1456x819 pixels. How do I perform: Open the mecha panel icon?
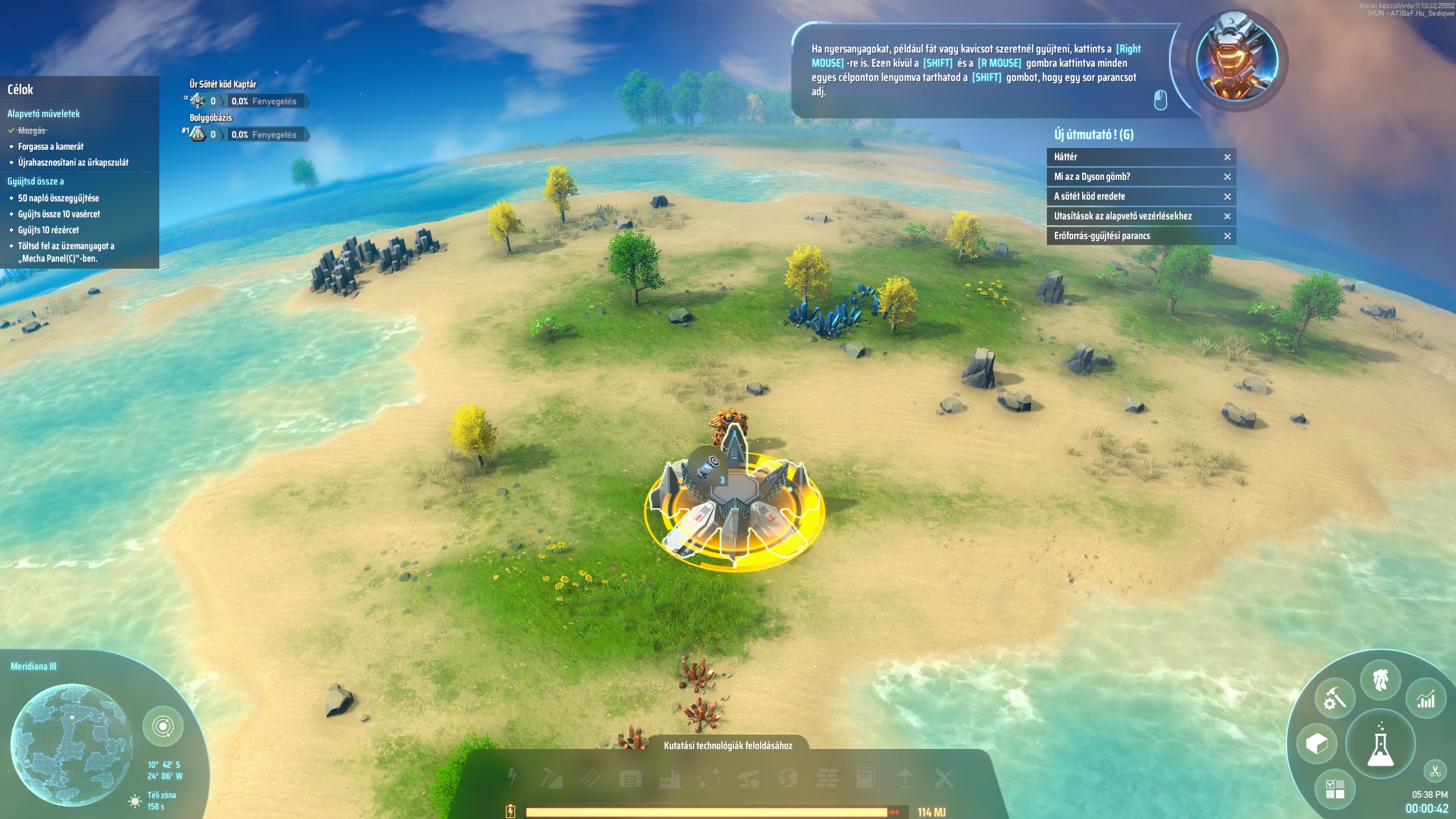tap(1381, 680)
